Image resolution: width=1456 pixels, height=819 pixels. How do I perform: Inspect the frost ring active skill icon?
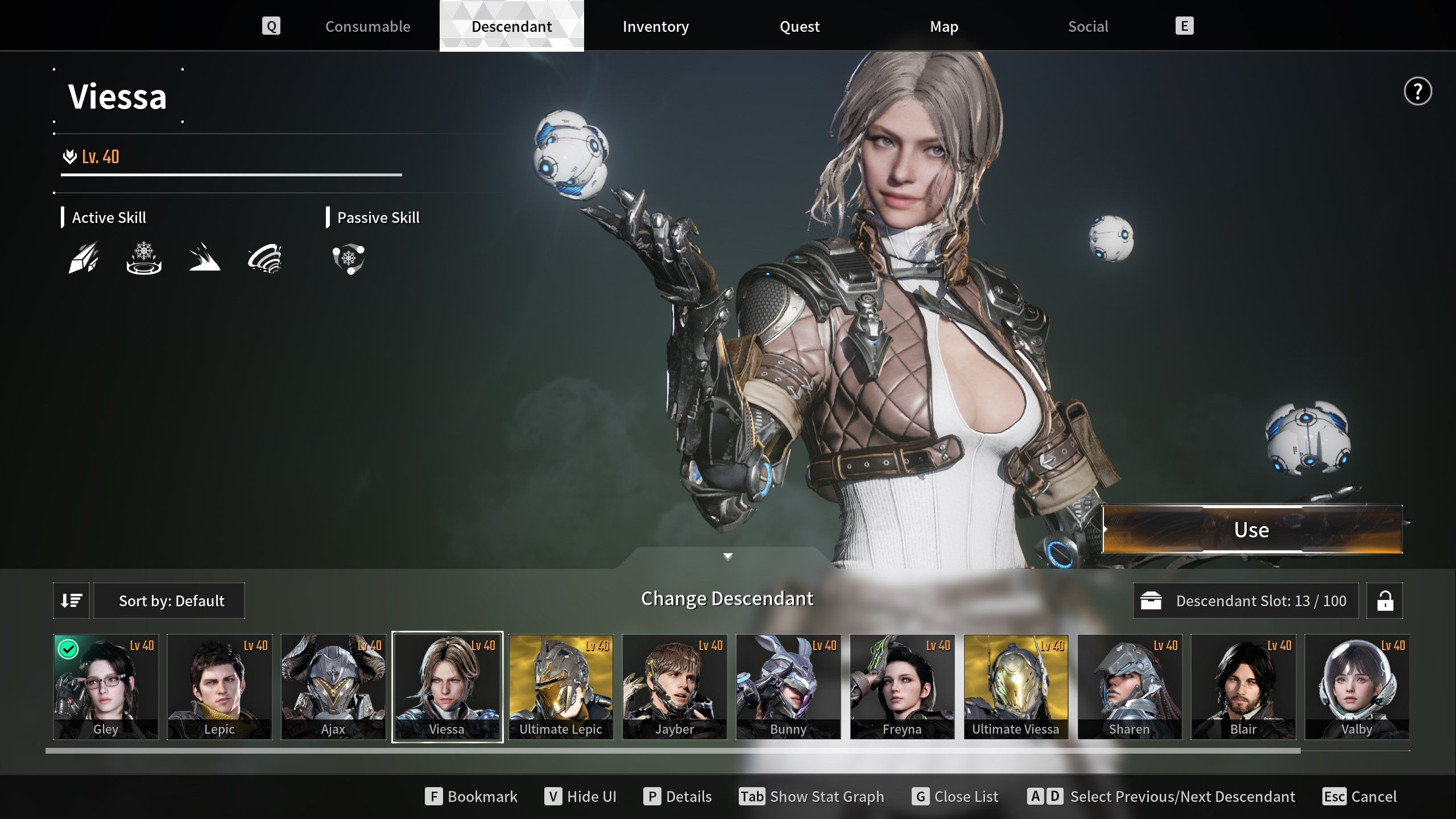[144, 259]
